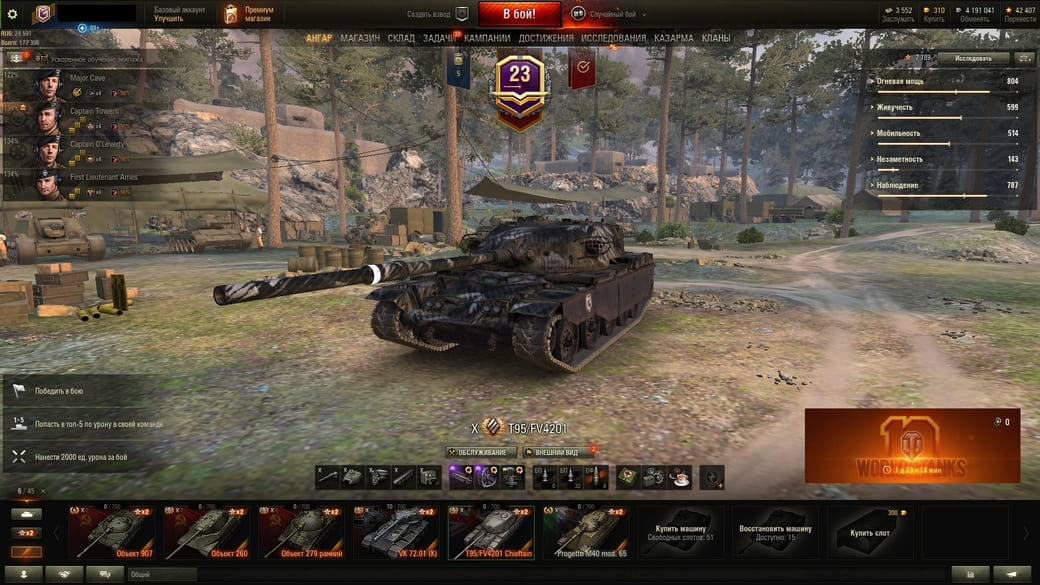The width and height of the screenshot is (1040, 585).
Task: Click the Купить слот tile
Action: [x=871, y=532]
